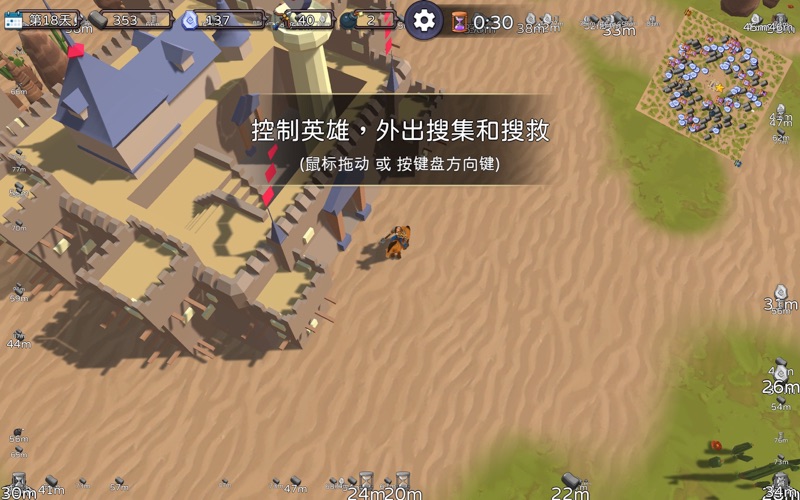Select the stone resource counter
The height and width of the screenshot is (500, 800).
[x=128, y=20]
